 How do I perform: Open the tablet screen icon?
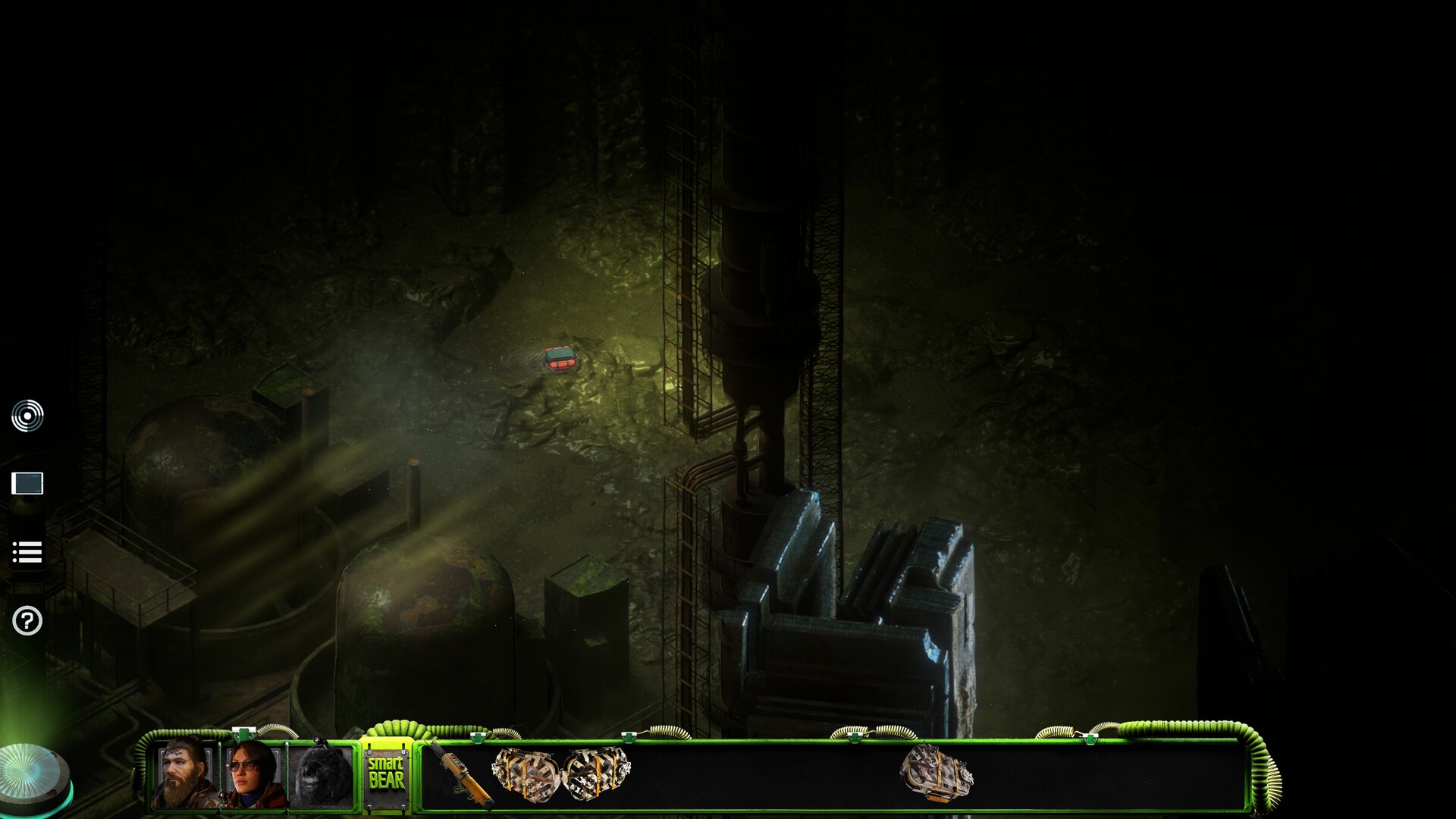tap(27, 483)
